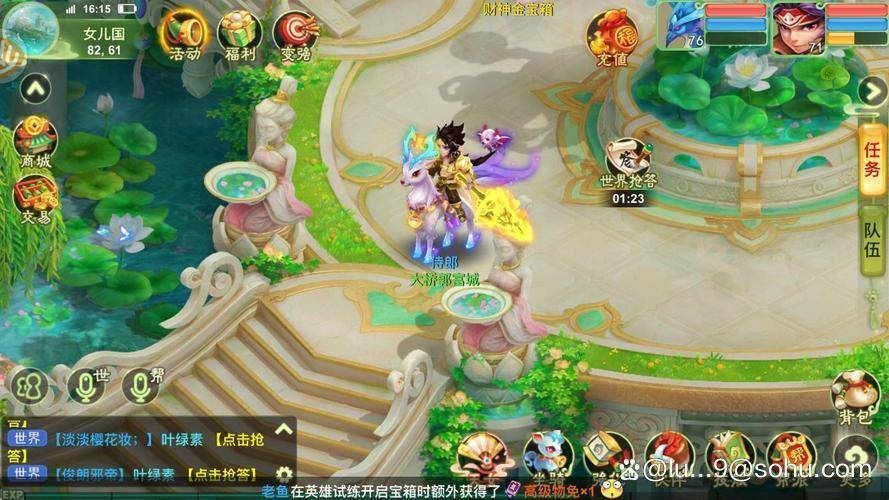Select the blue dragon pet portrait
889x500 pixels.
(683, 27)
